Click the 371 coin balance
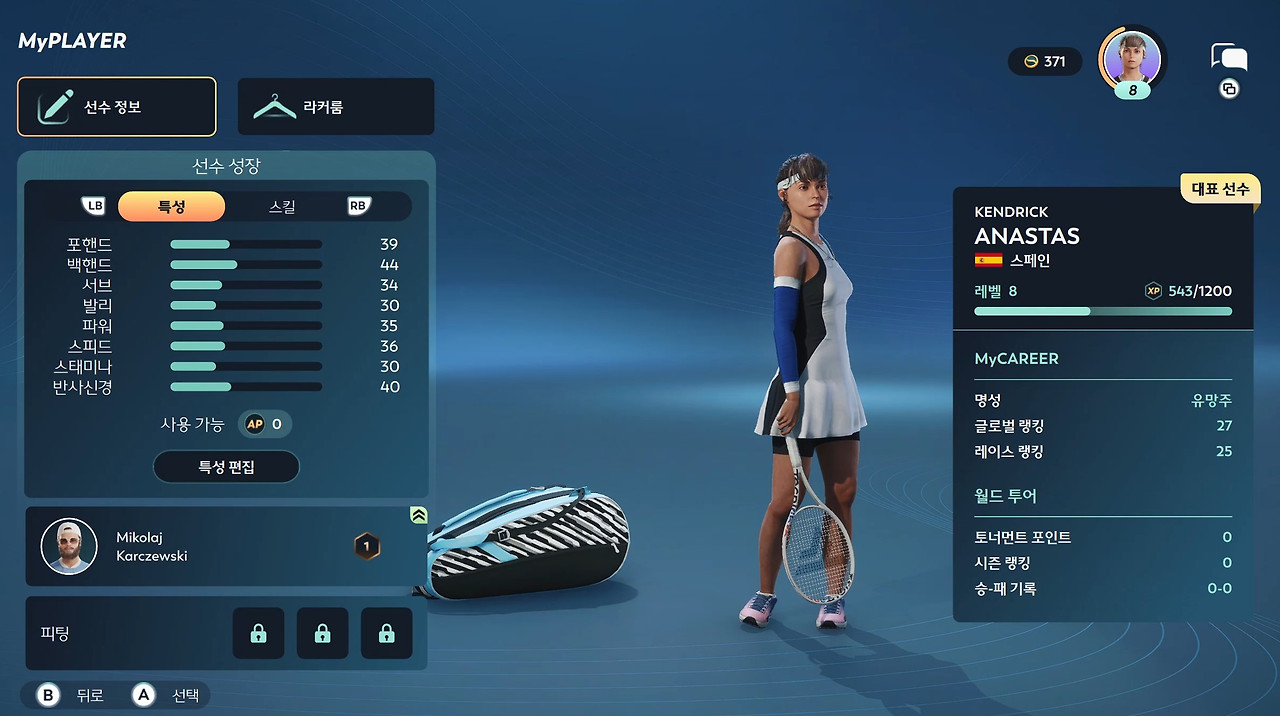Image resolution: width=1280 pixels, height=716 pixels. (x=1044, y=62)
